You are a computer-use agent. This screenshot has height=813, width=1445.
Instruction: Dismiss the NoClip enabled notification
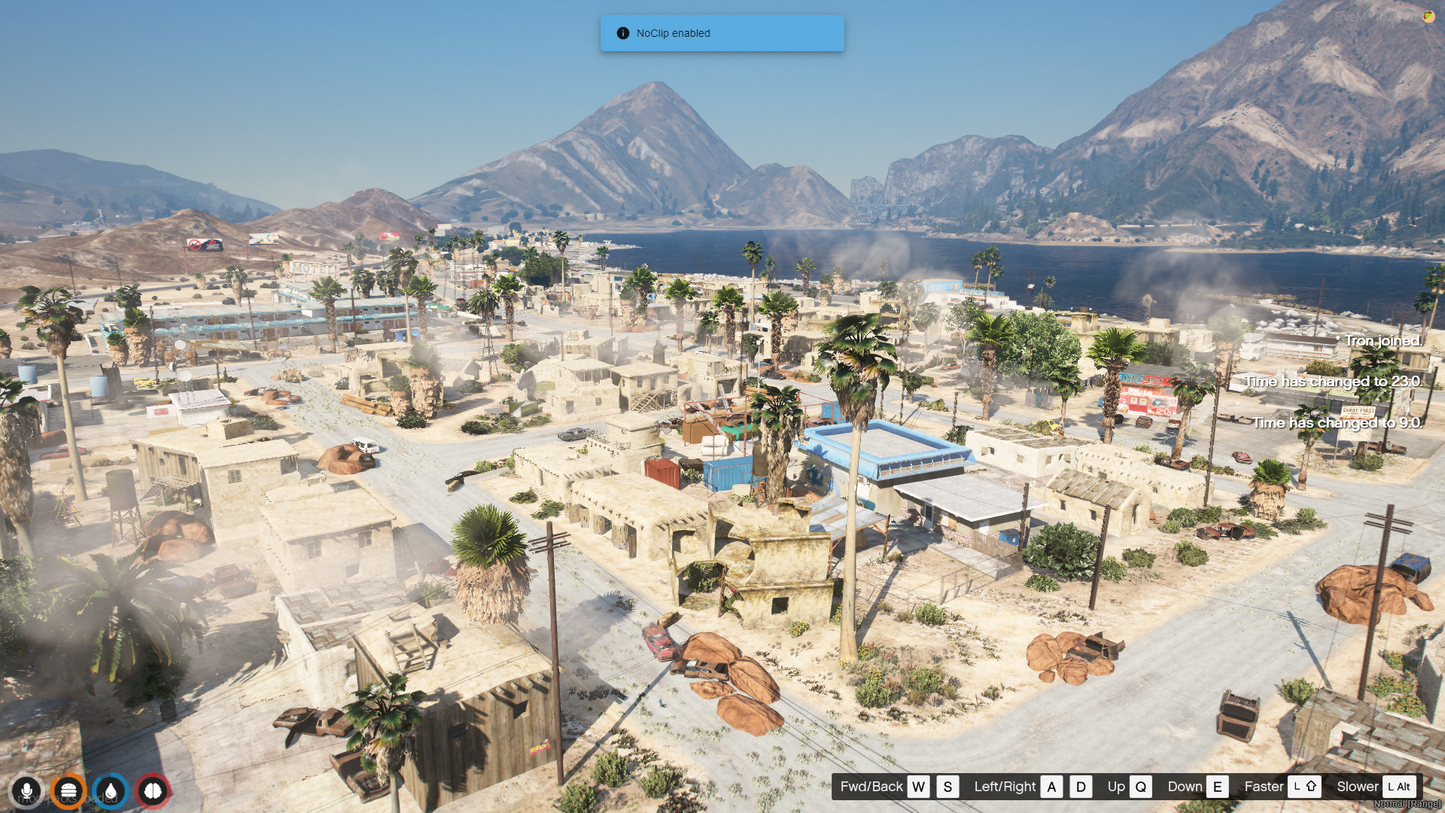point(722,33)
